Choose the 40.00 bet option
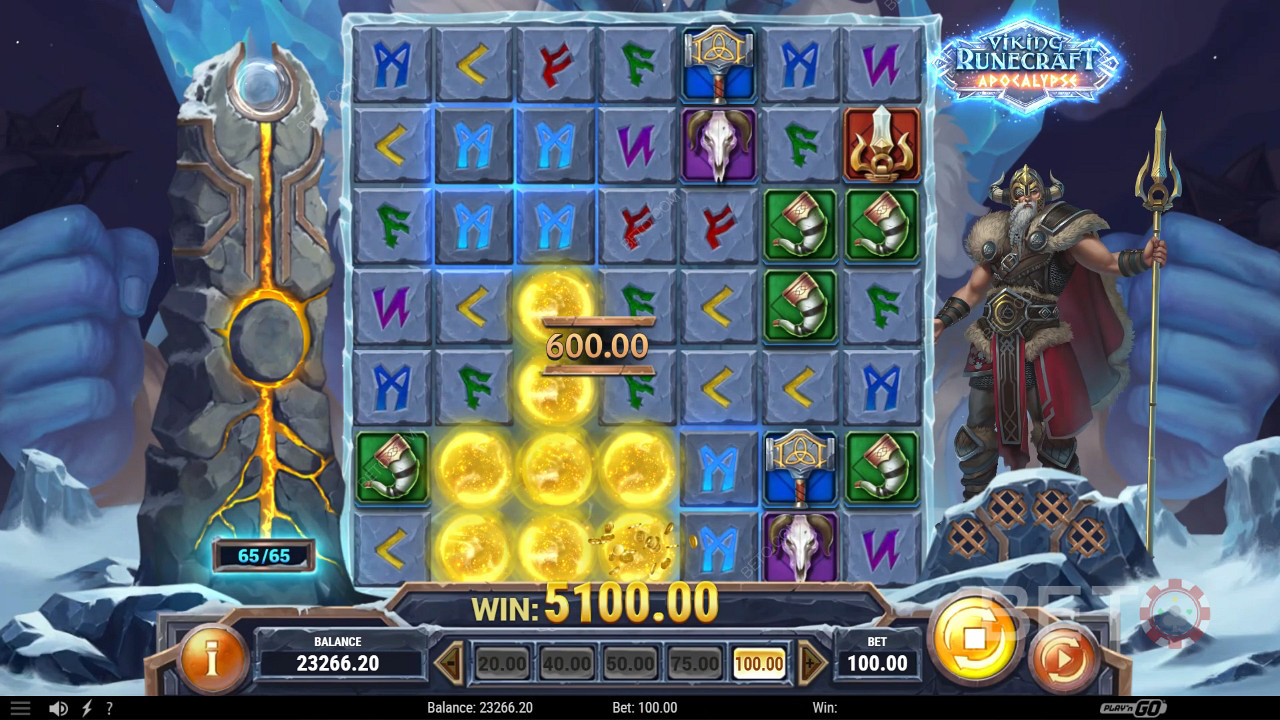Viewport: 1280px width, 720px height. pos(566,663)
